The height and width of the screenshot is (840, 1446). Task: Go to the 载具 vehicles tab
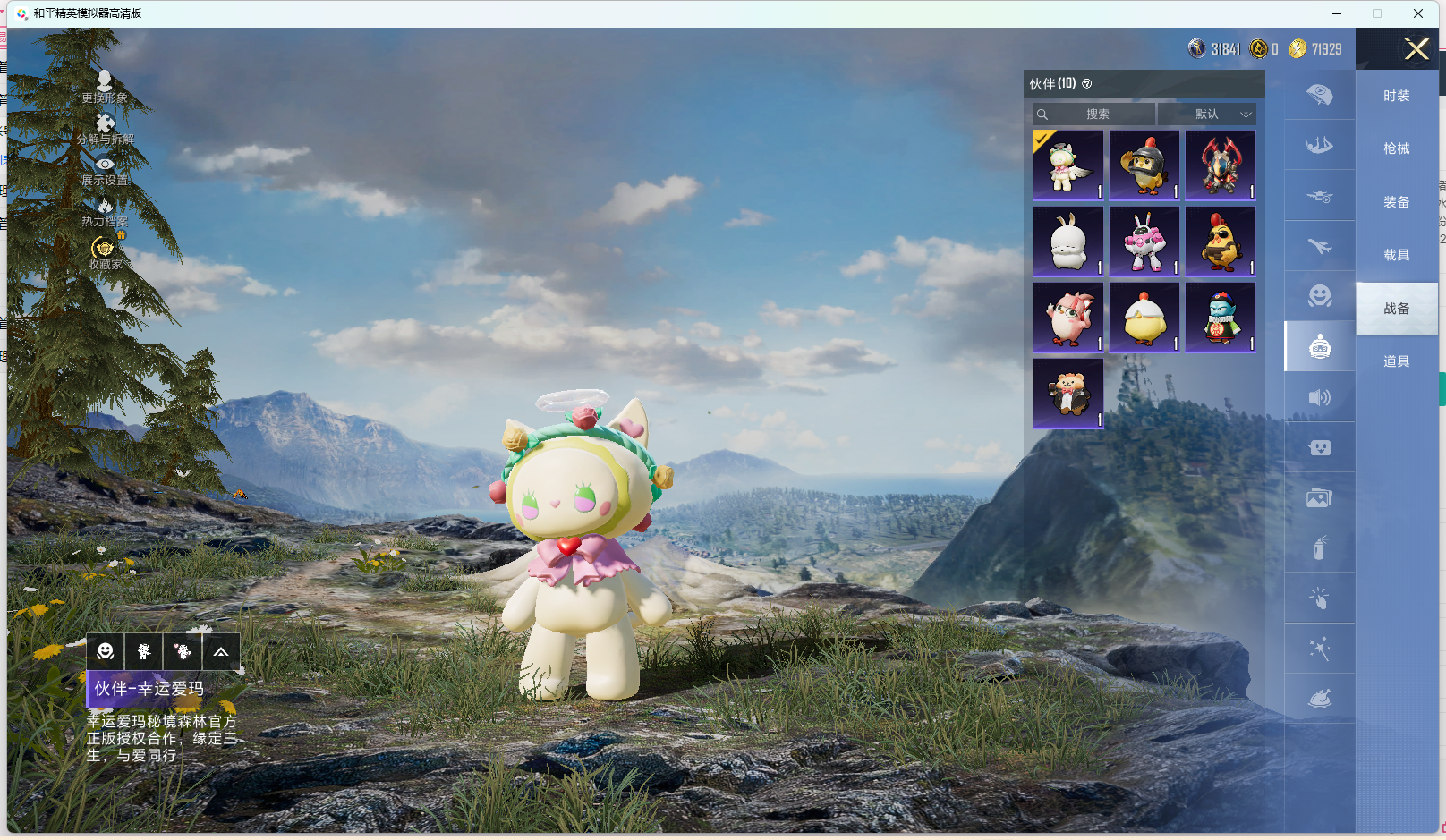(x=1396, y=255)
